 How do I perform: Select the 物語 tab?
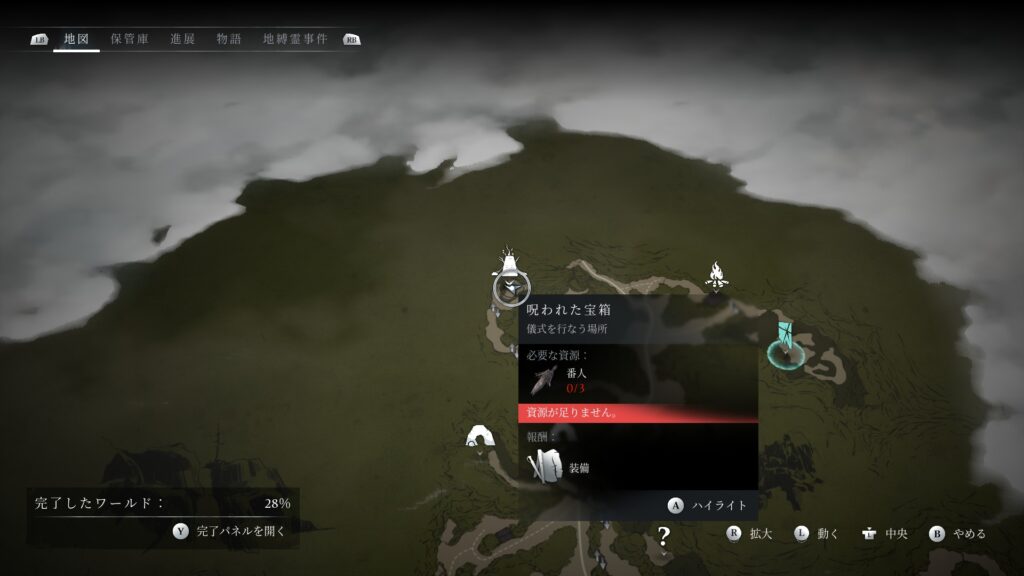[229, 39]
